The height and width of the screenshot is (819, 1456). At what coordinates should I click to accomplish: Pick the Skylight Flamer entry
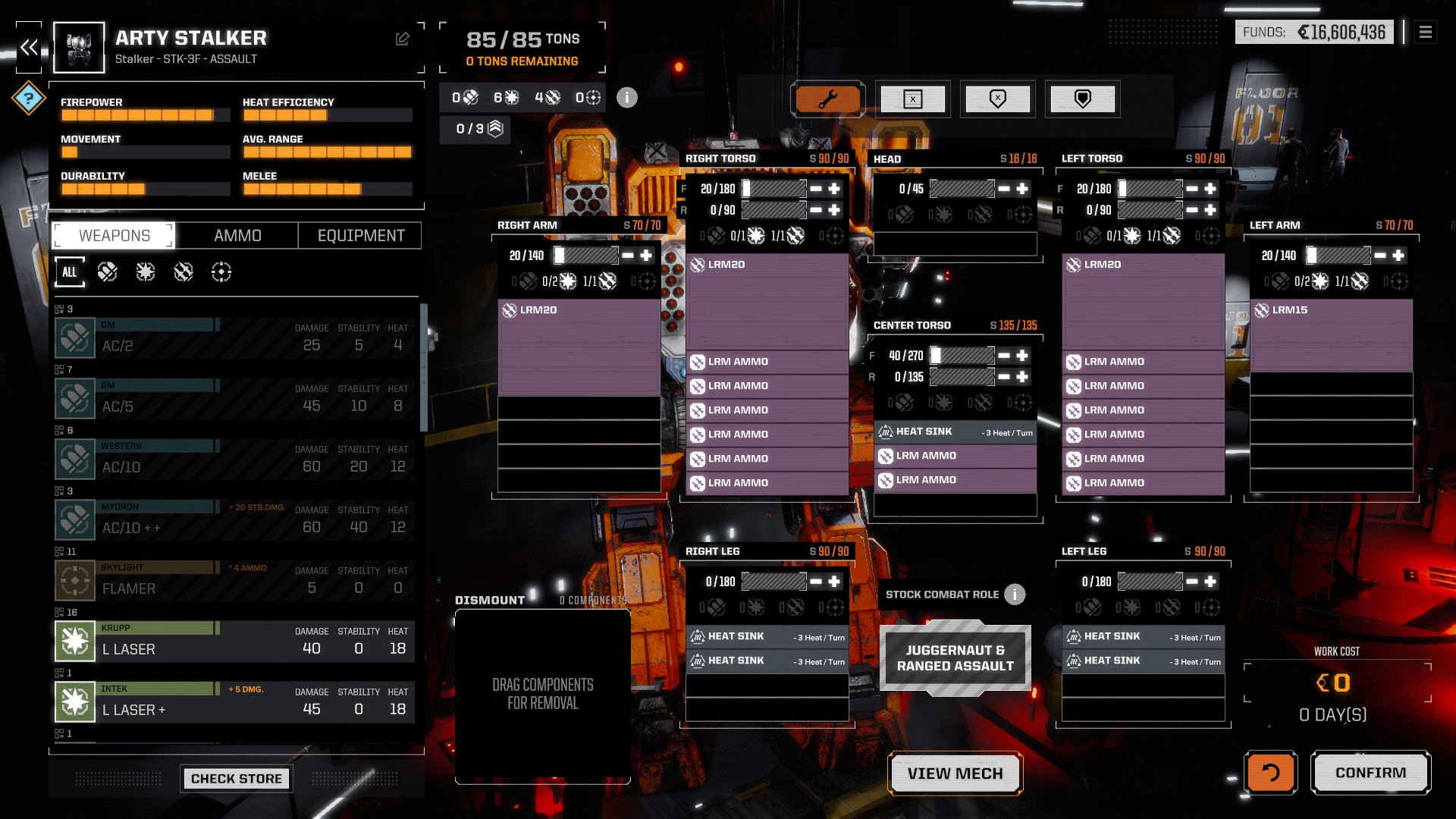[235, 581]
